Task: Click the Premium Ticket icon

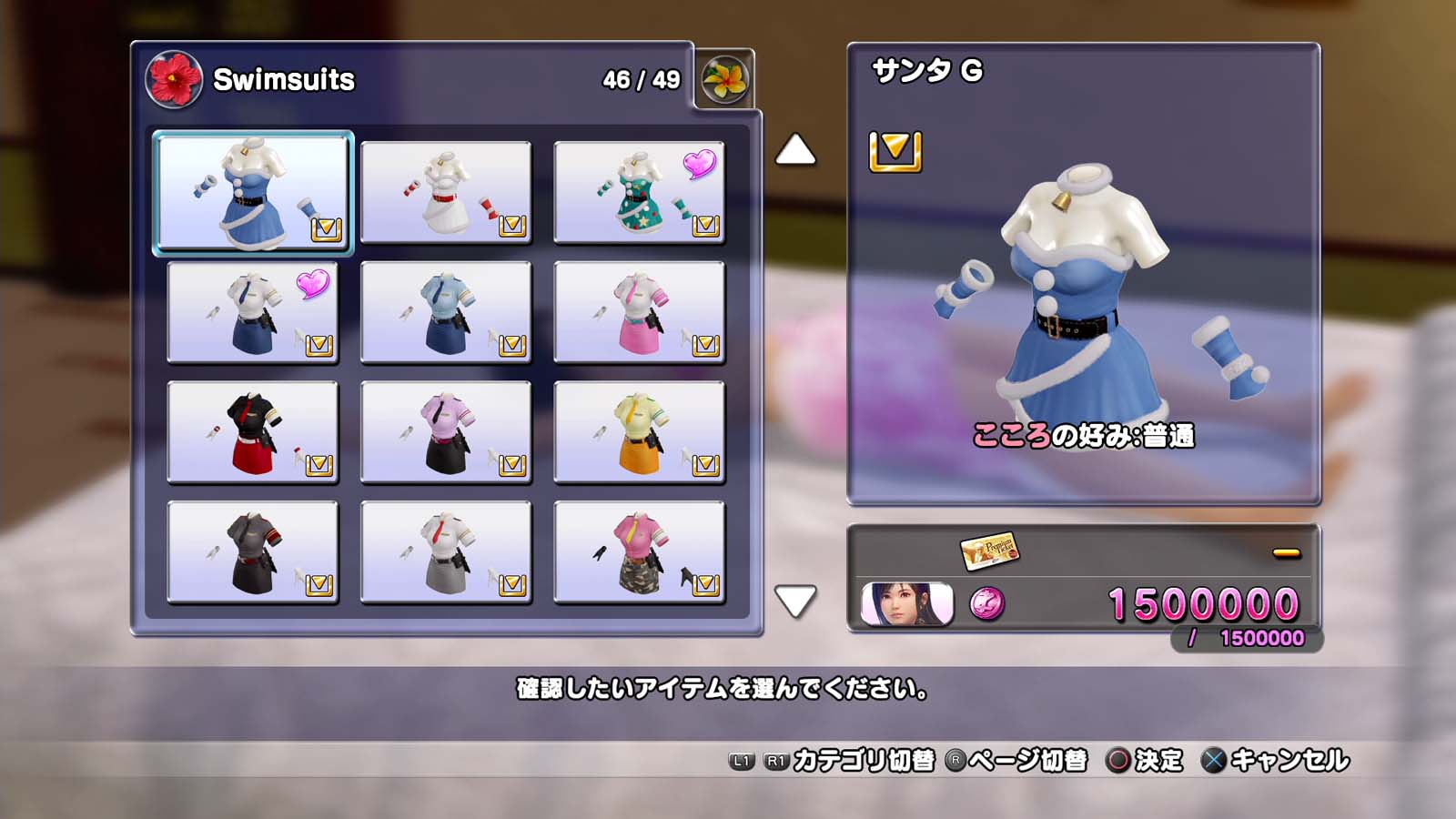Action: (x=989, y=551)
